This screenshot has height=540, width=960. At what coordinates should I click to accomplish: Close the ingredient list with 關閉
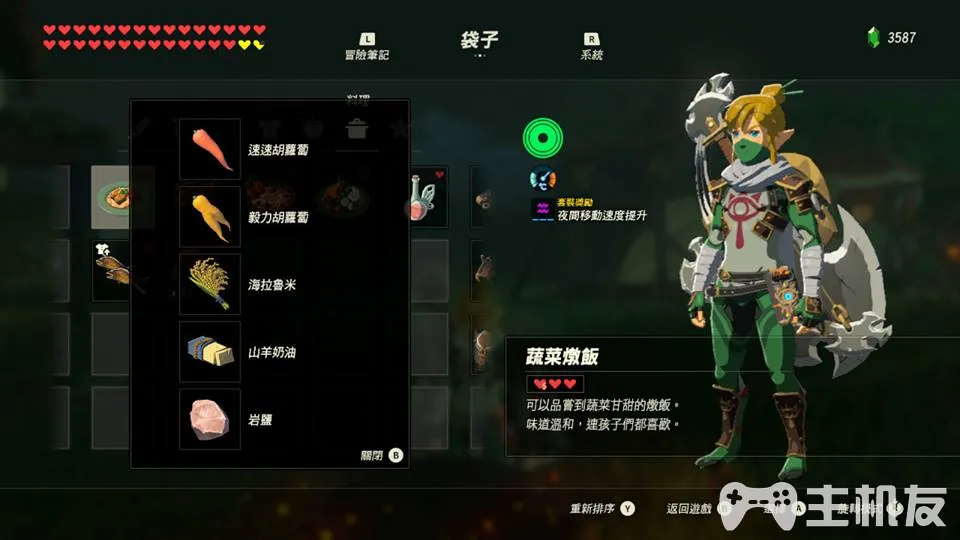click(x=381, y=455)
